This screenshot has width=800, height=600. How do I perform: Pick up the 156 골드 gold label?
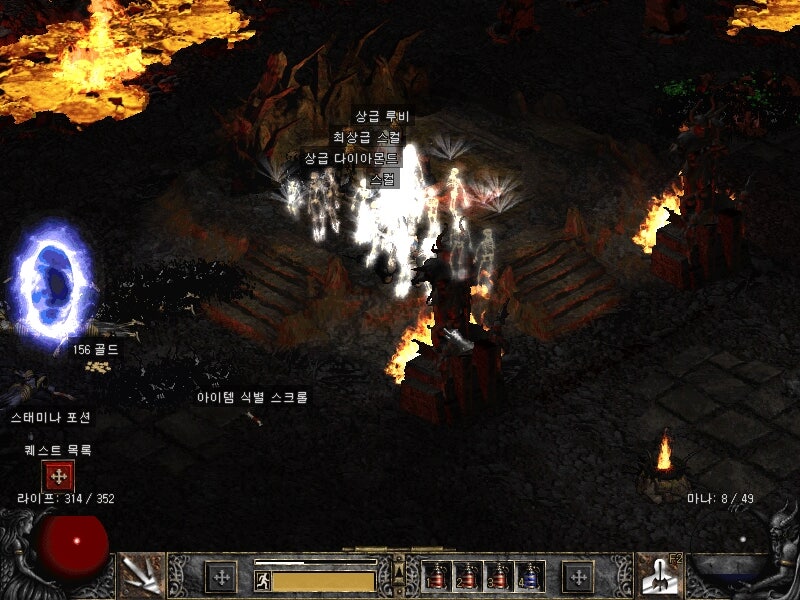point(95,350)
